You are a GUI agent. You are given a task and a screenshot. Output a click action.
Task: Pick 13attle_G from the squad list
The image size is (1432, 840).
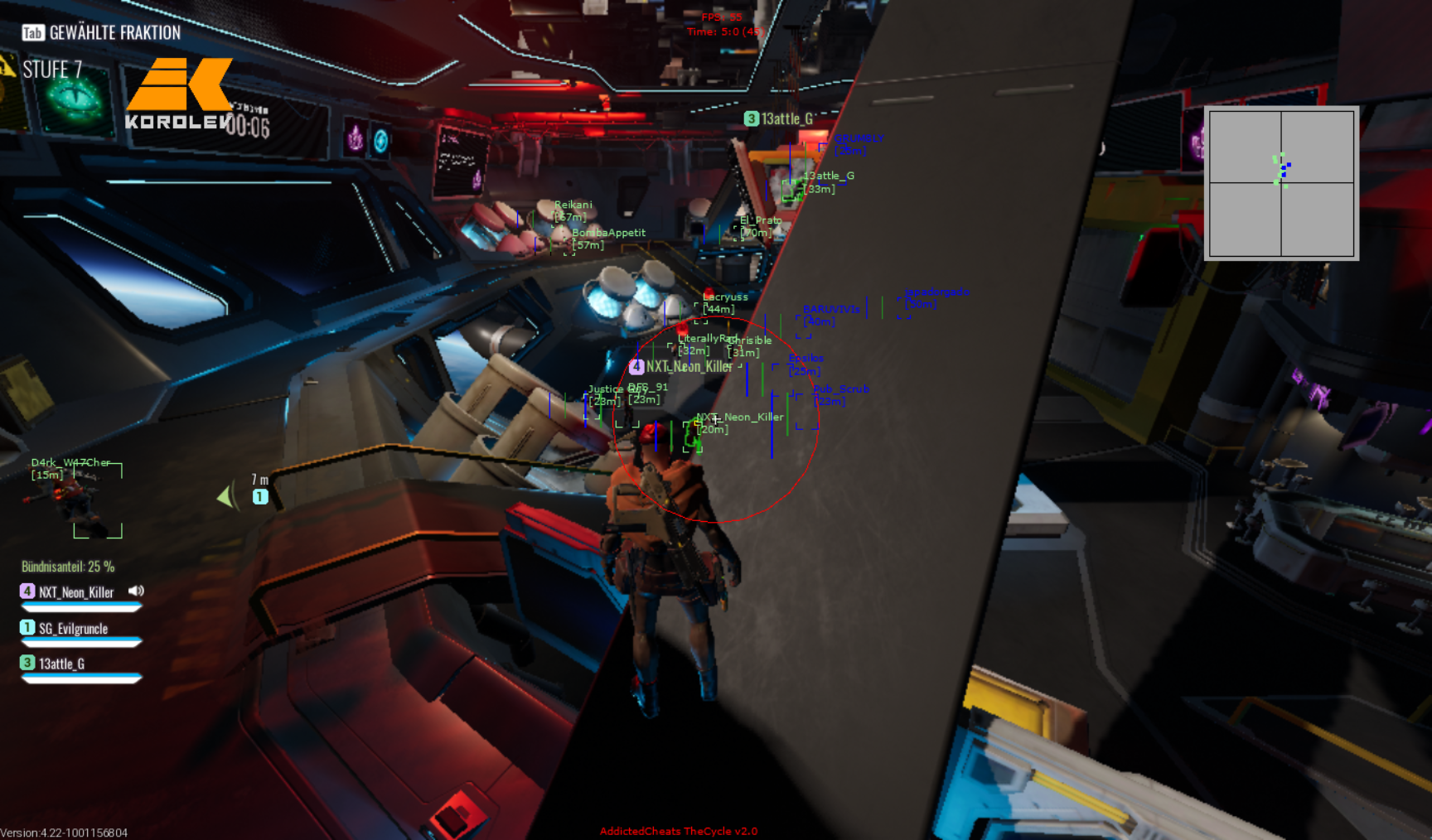[61, 664]
